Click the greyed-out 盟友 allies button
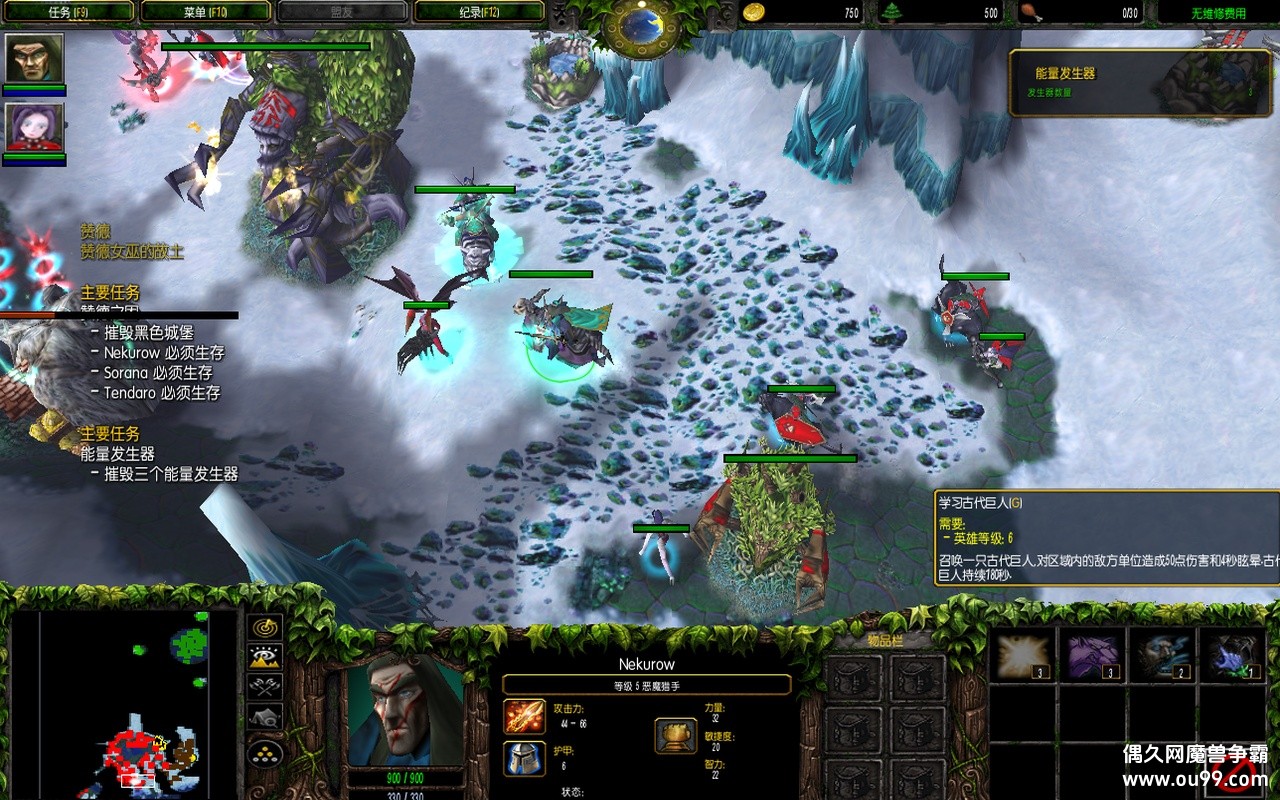Viewport: 1280px width, 800px height. (x=343, y=12)
